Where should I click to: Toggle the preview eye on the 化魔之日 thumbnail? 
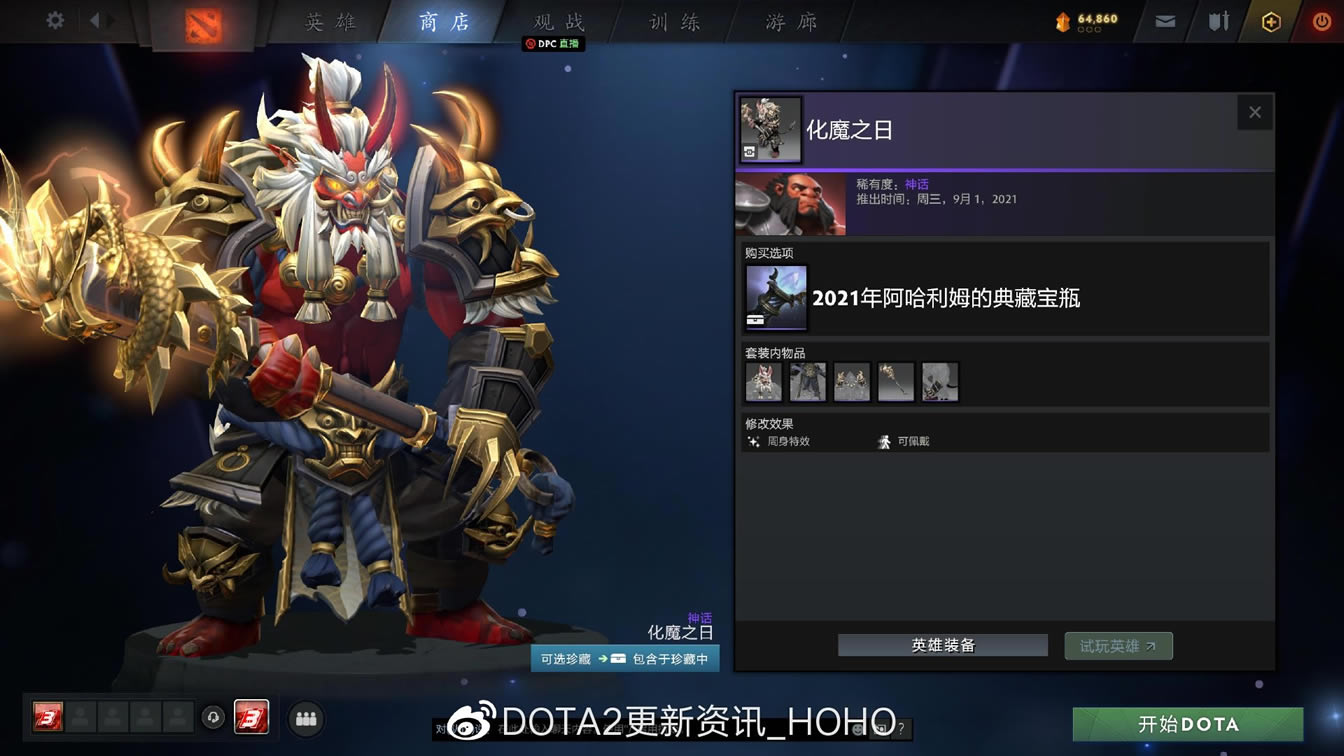[749, 152]
